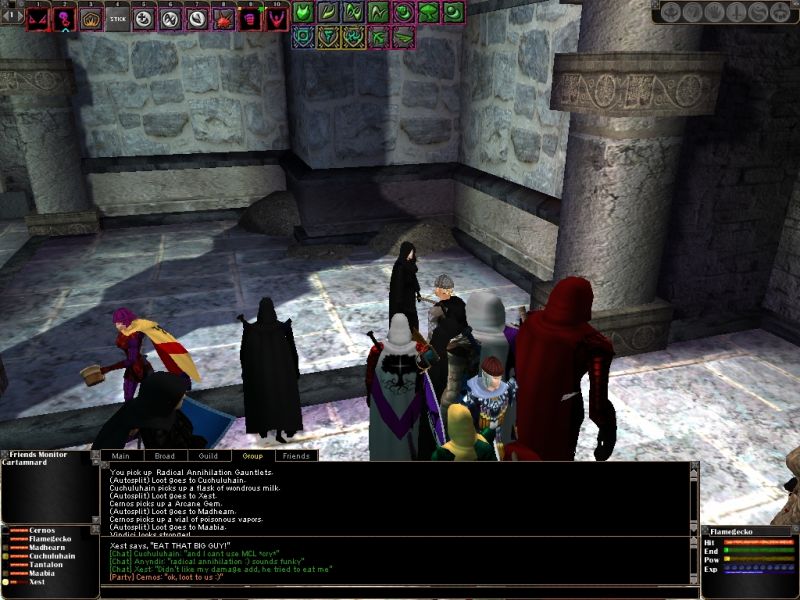The image size is (800, 600).
Task: Select Xest in the group list
Action: [x=37, y=581]
